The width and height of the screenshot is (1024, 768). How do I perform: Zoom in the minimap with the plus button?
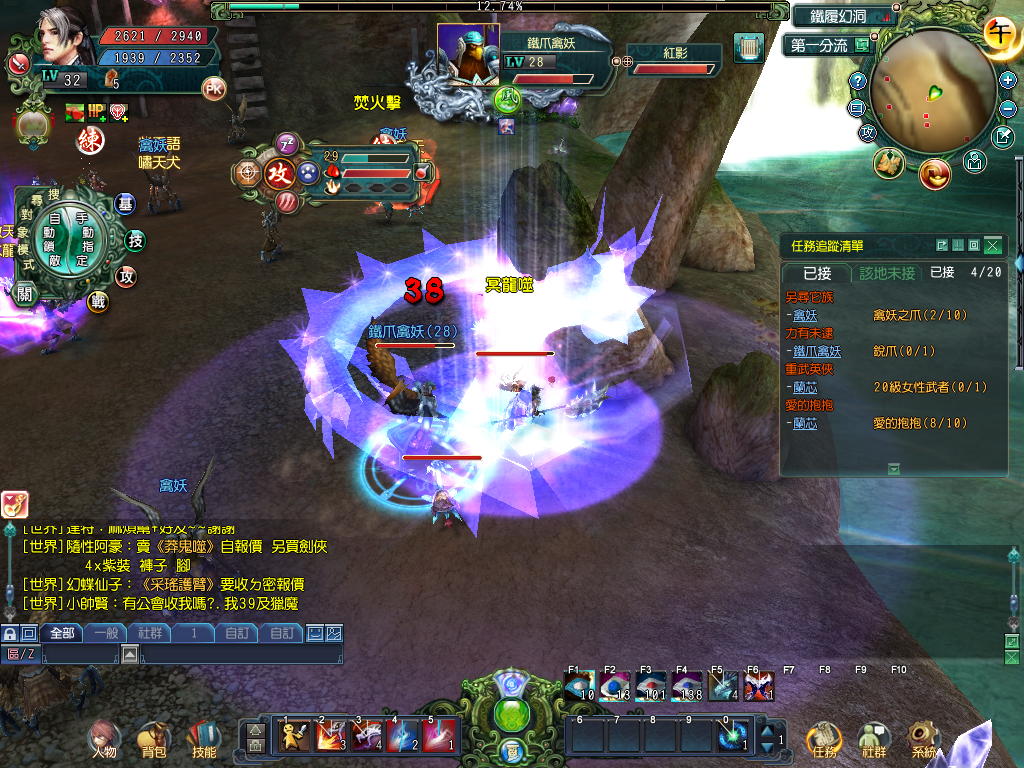[x=1007, y=80]
